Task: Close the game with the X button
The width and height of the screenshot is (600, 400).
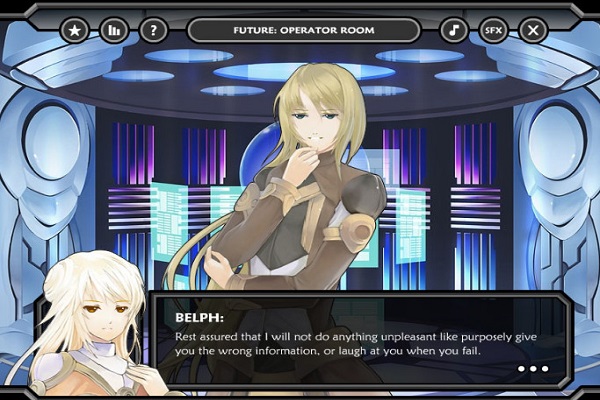Action: click(x=533, y=30)
